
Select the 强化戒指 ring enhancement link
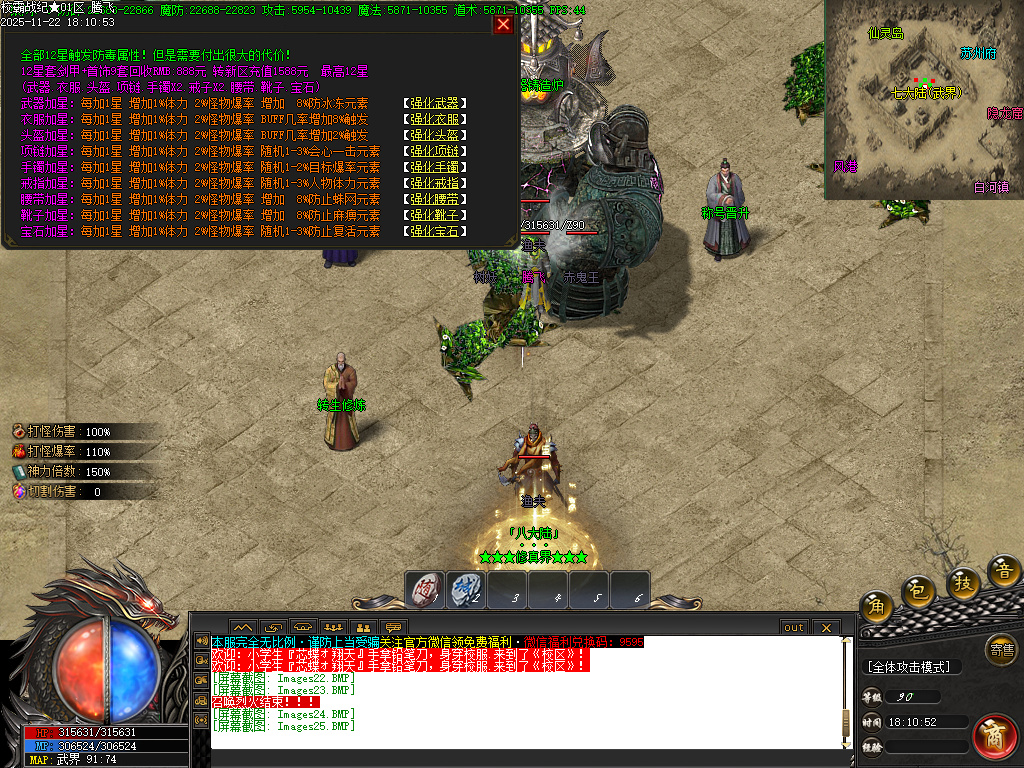(x=435, y=183)
